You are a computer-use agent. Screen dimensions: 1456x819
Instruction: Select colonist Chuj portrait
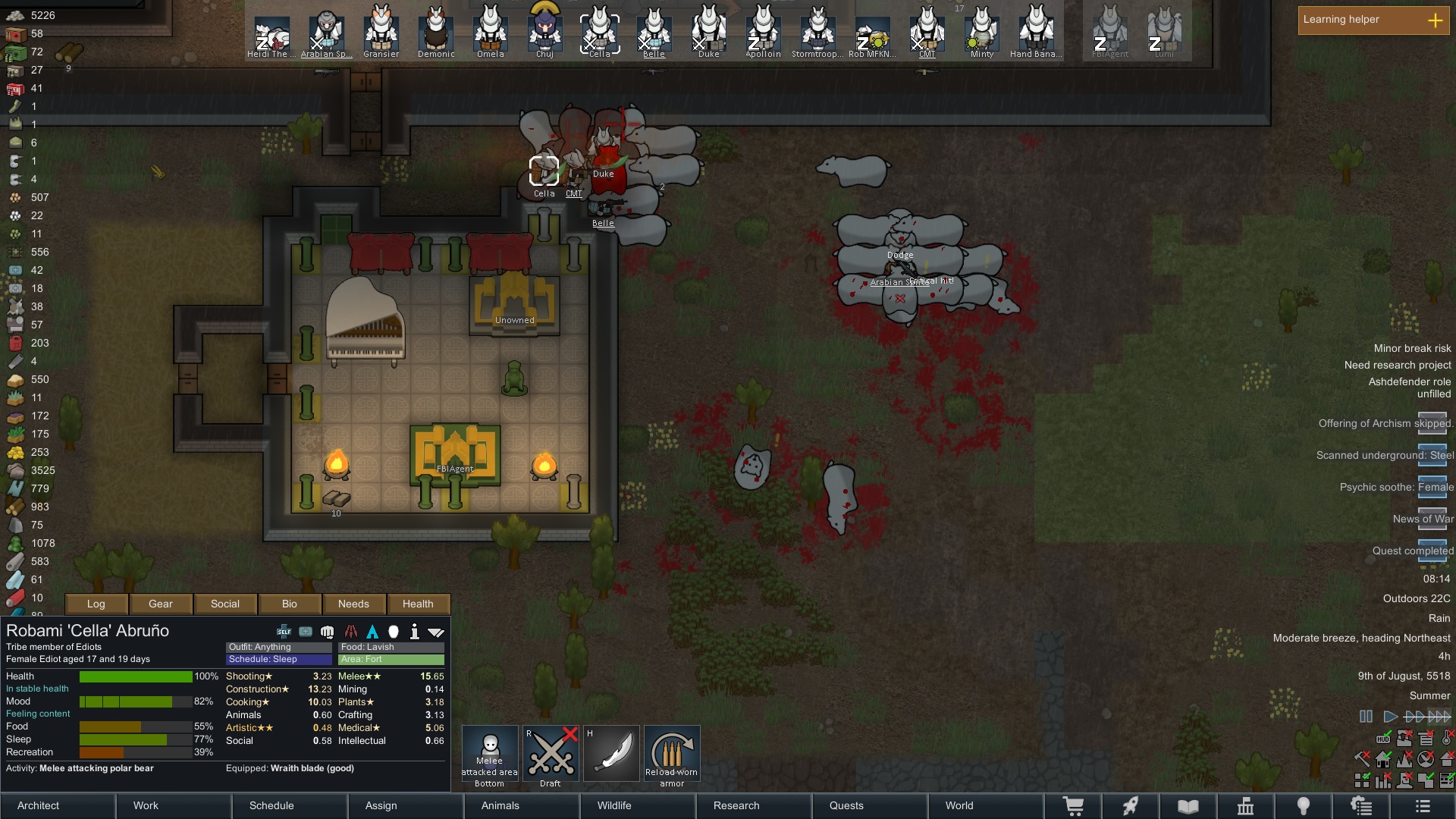[544, 30]
